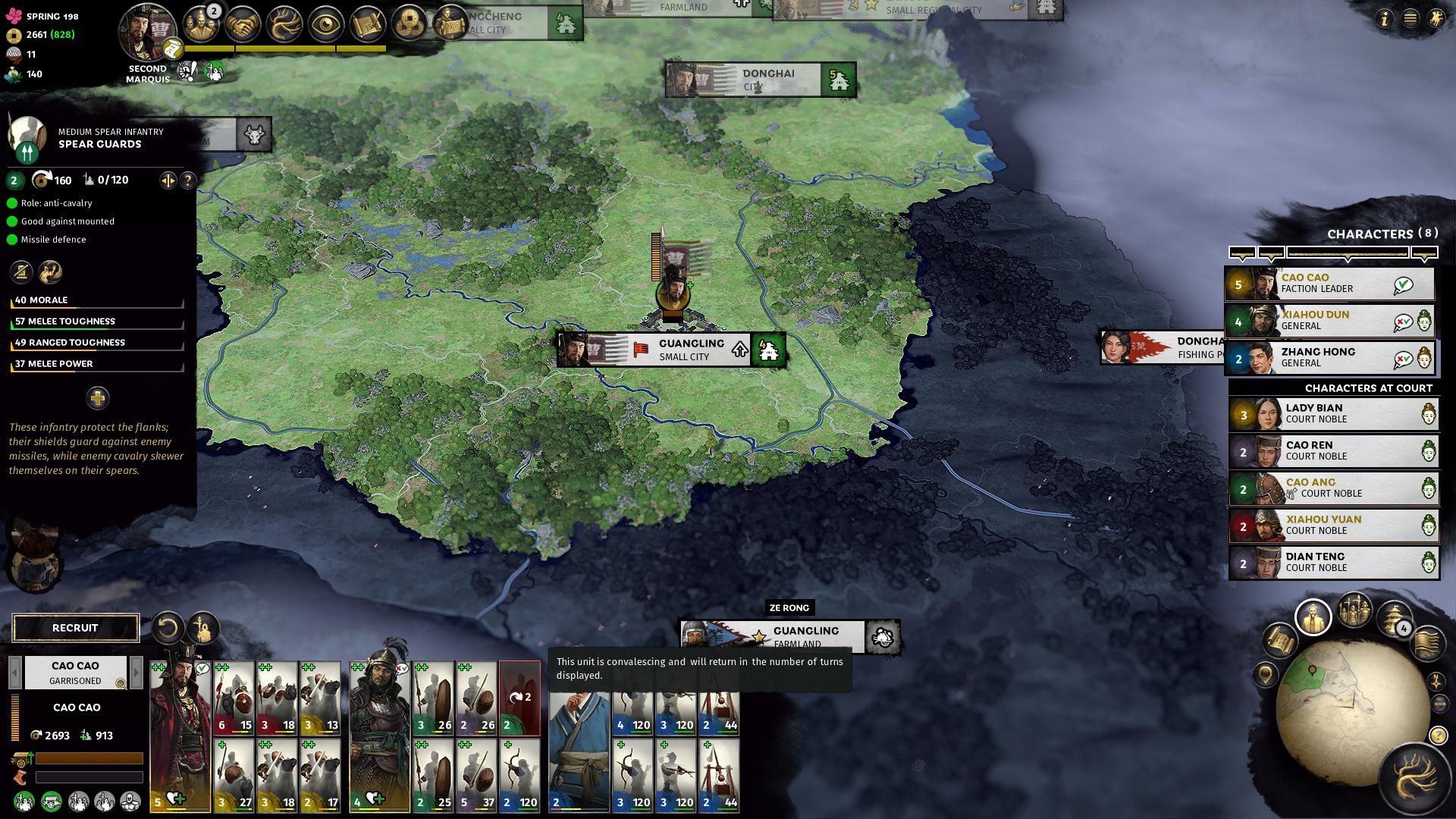Viewport: 1456px width, 819px height.
Task: Select Lady Bian at court
Action: (1332, 414)
